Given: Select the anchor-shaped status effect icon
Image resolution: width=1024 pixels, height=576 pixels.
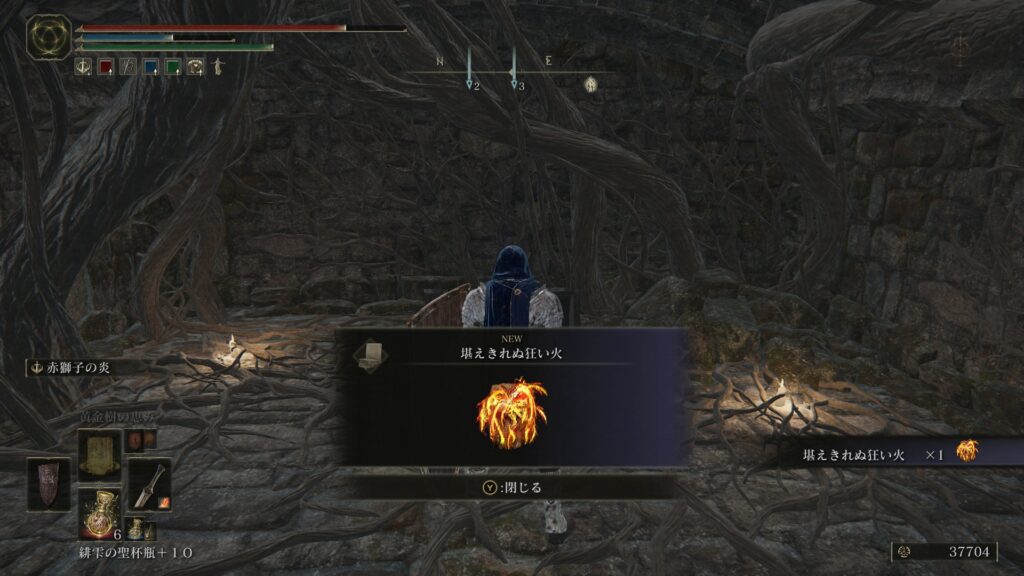Looking at the screenshot, I should (x=84, y=67).
